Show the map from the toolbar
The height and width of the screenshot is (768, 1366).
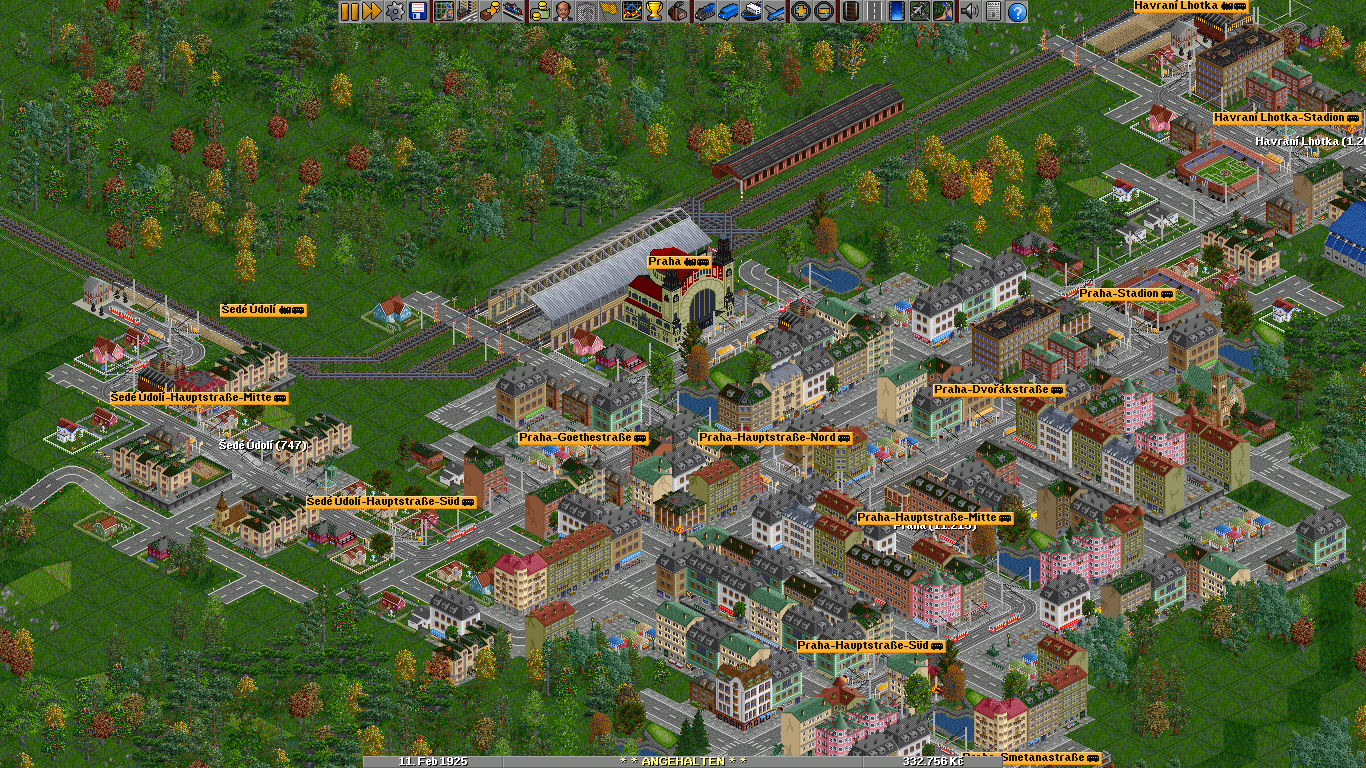coord(442,11)
